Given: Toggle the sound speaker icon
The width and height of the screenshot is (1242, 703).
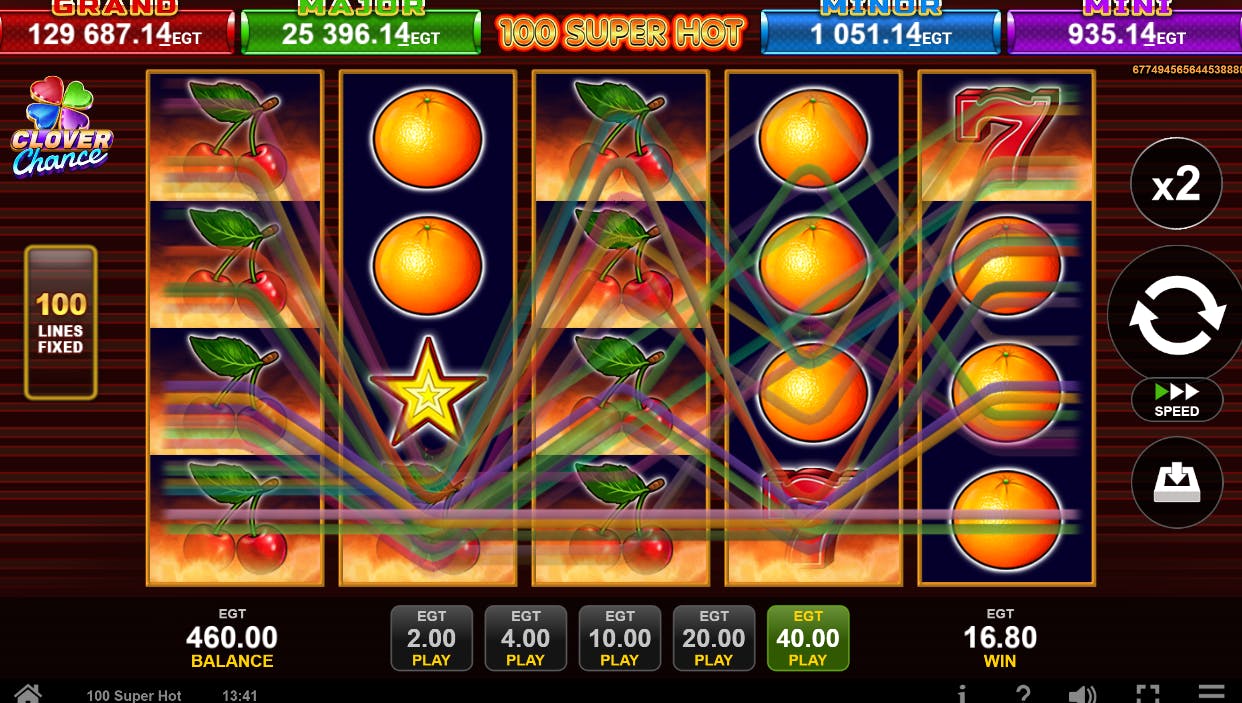Looking at the screenshot, I should click(1082, 694).
